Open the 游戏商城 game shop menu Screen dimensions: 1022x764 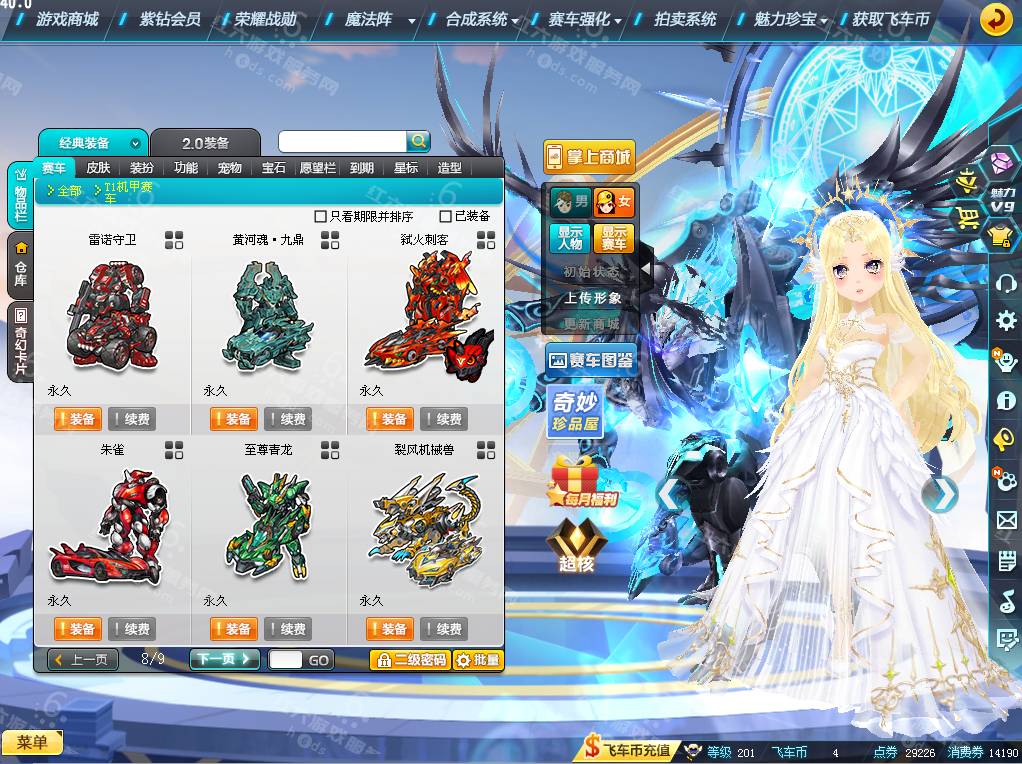point(67,19)
